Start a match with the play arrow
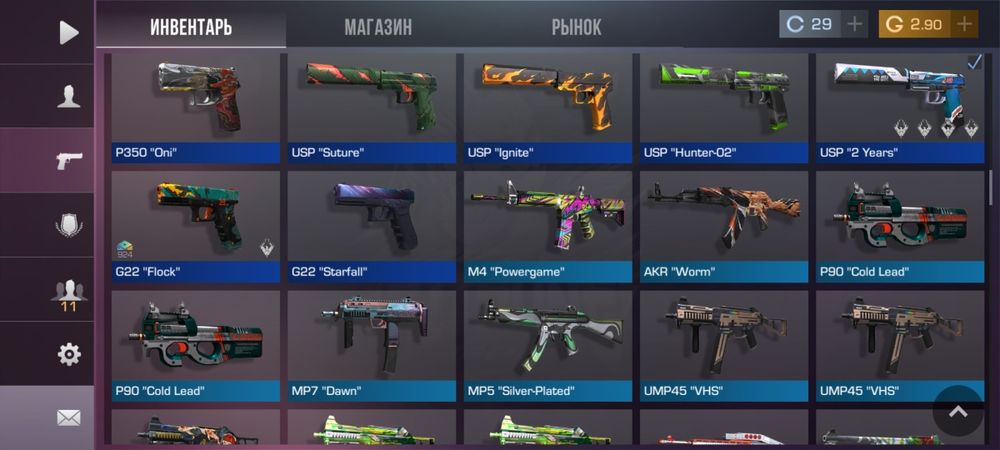 [68, 32]
